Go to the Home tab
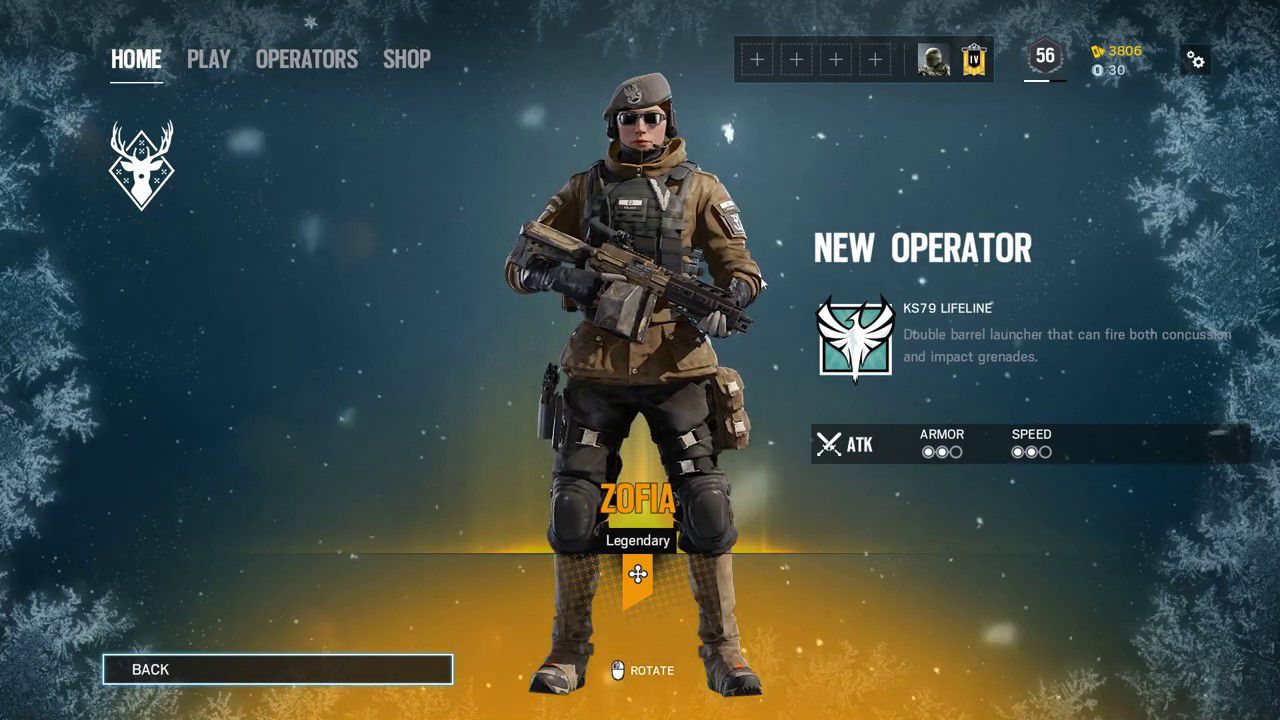The height and width of the screenshot is (720, 1280). pos(136,59)
